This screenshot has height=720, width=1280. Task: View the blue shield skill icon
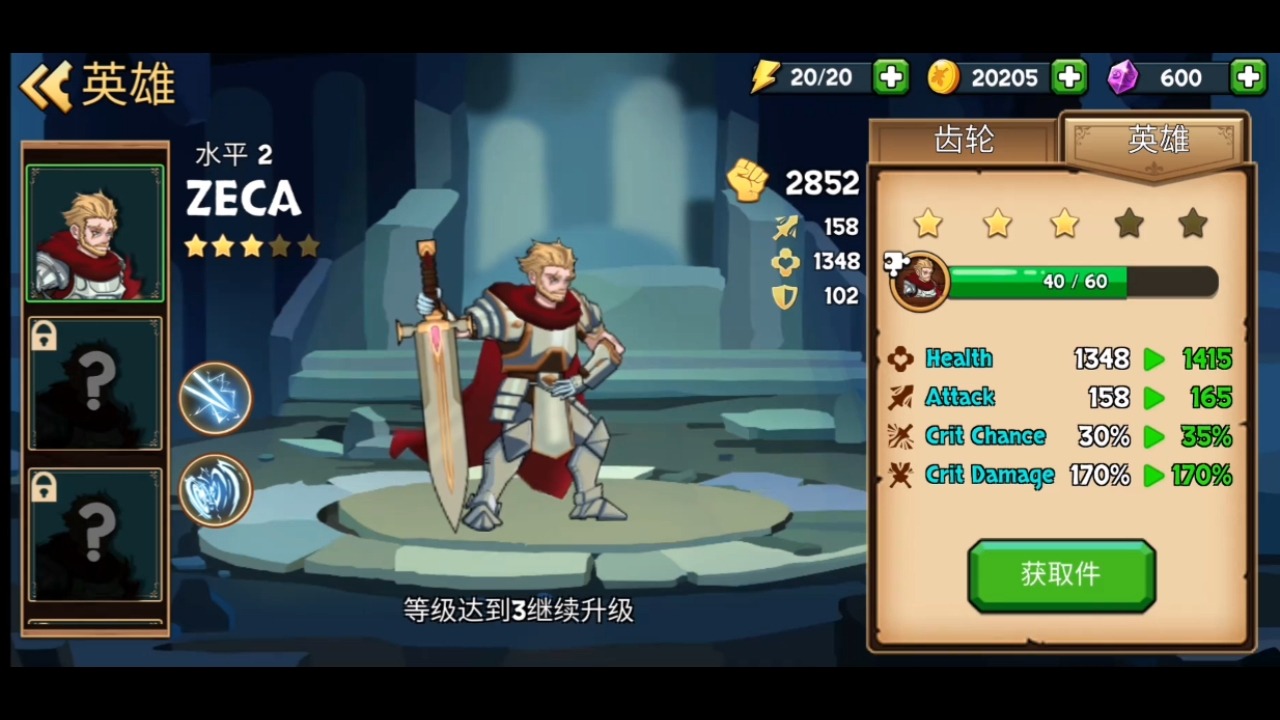click(215, 490)
